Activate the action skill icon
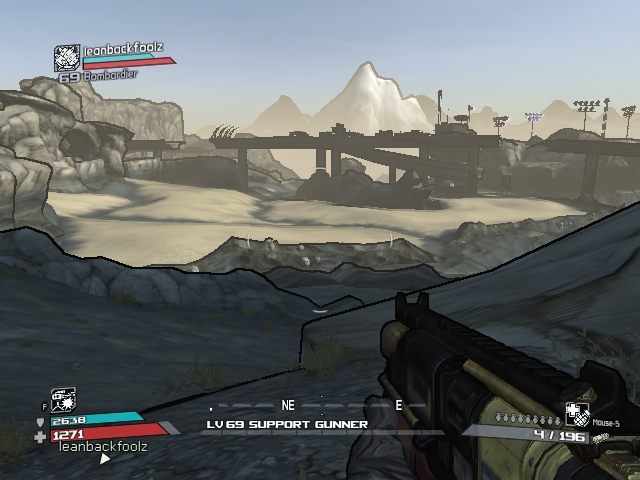Image resolution: width=640 pixels, height=480 pixels. pyautogui.click(x=62, y=400)
